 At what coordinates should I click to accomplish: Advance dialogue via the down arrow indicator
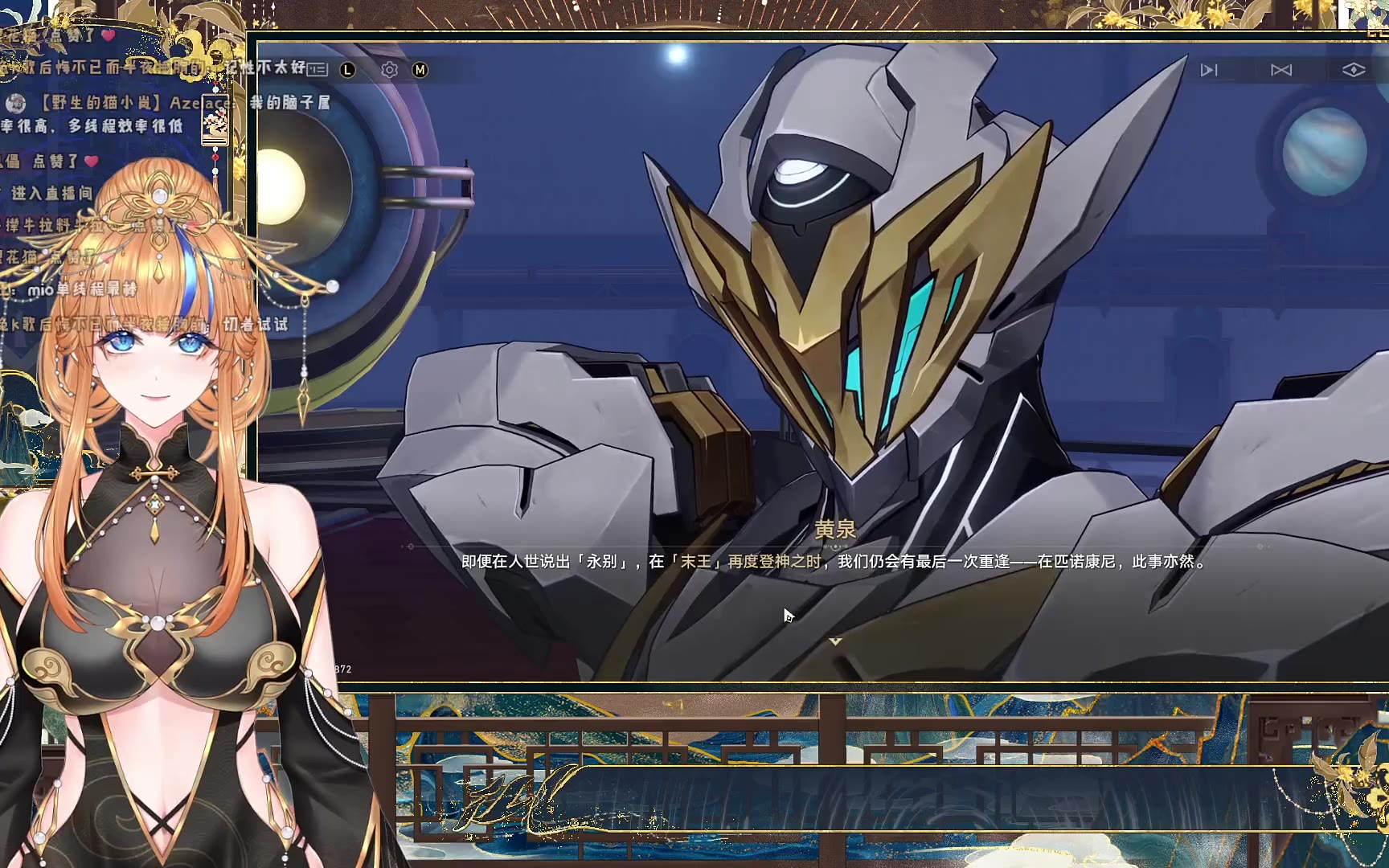(835, 641)
